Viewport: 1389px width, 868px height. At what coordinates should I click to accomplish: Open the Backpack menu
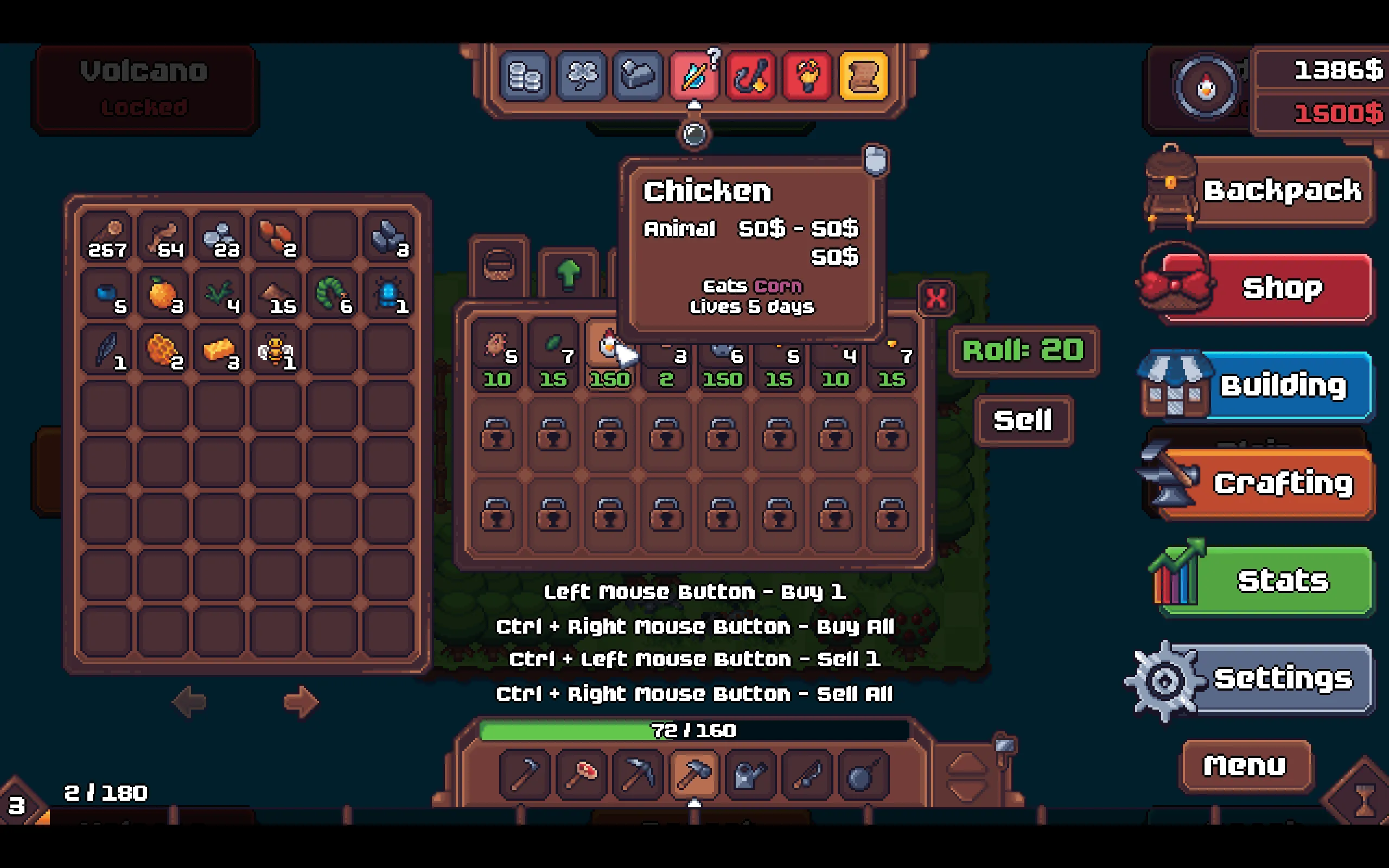[x=1281, y=191]
